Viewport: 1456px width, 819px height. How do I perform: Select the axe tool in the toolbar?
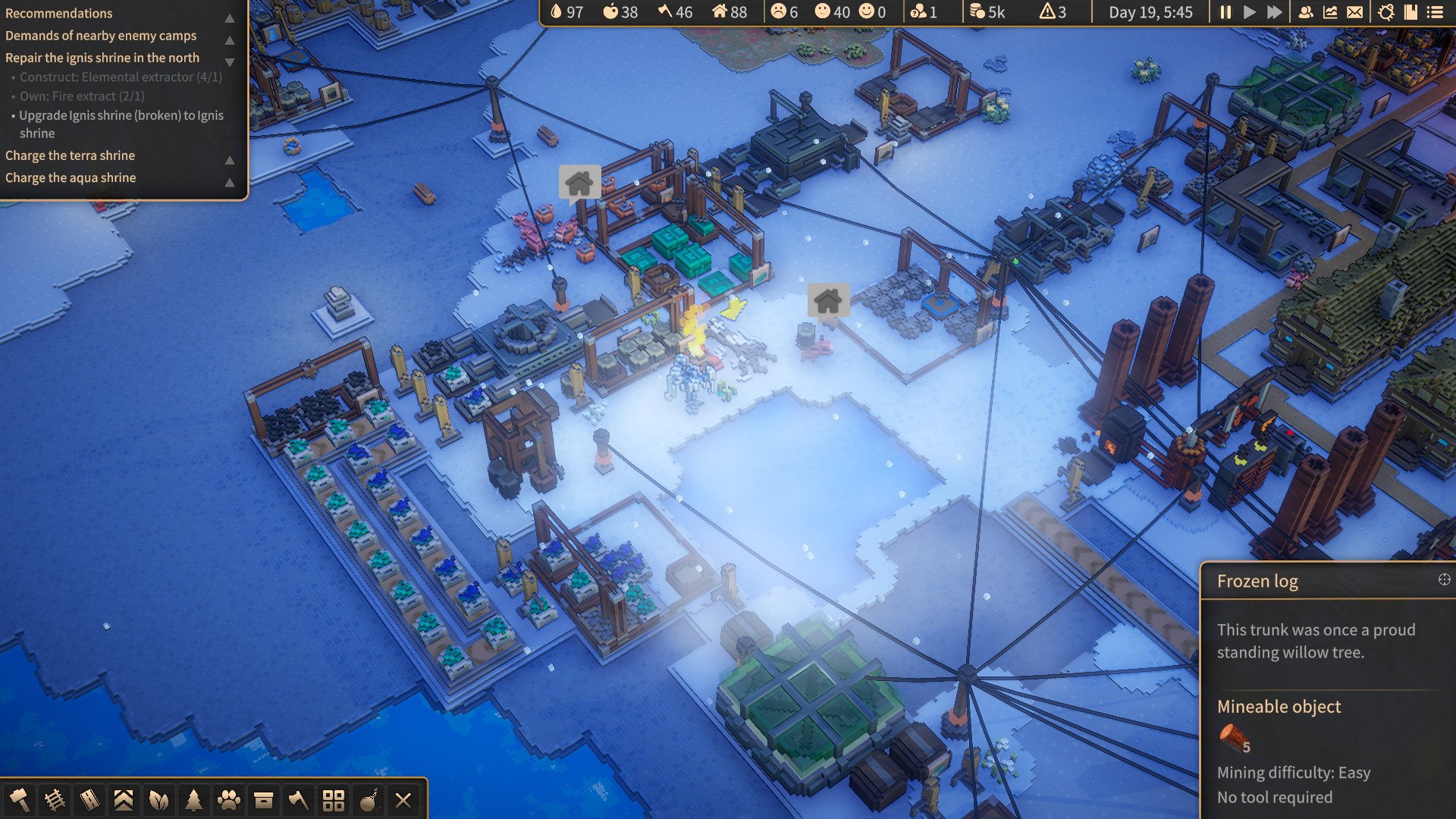298,800
